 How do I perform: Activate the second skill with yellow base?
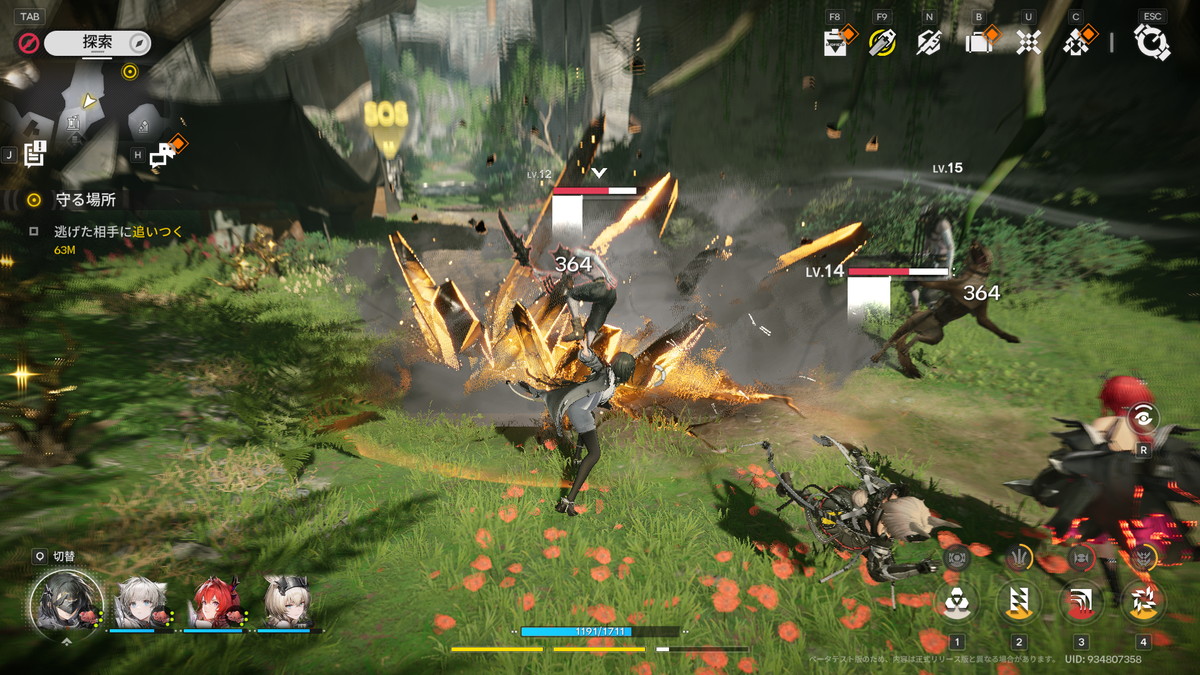click(1019, 602)
